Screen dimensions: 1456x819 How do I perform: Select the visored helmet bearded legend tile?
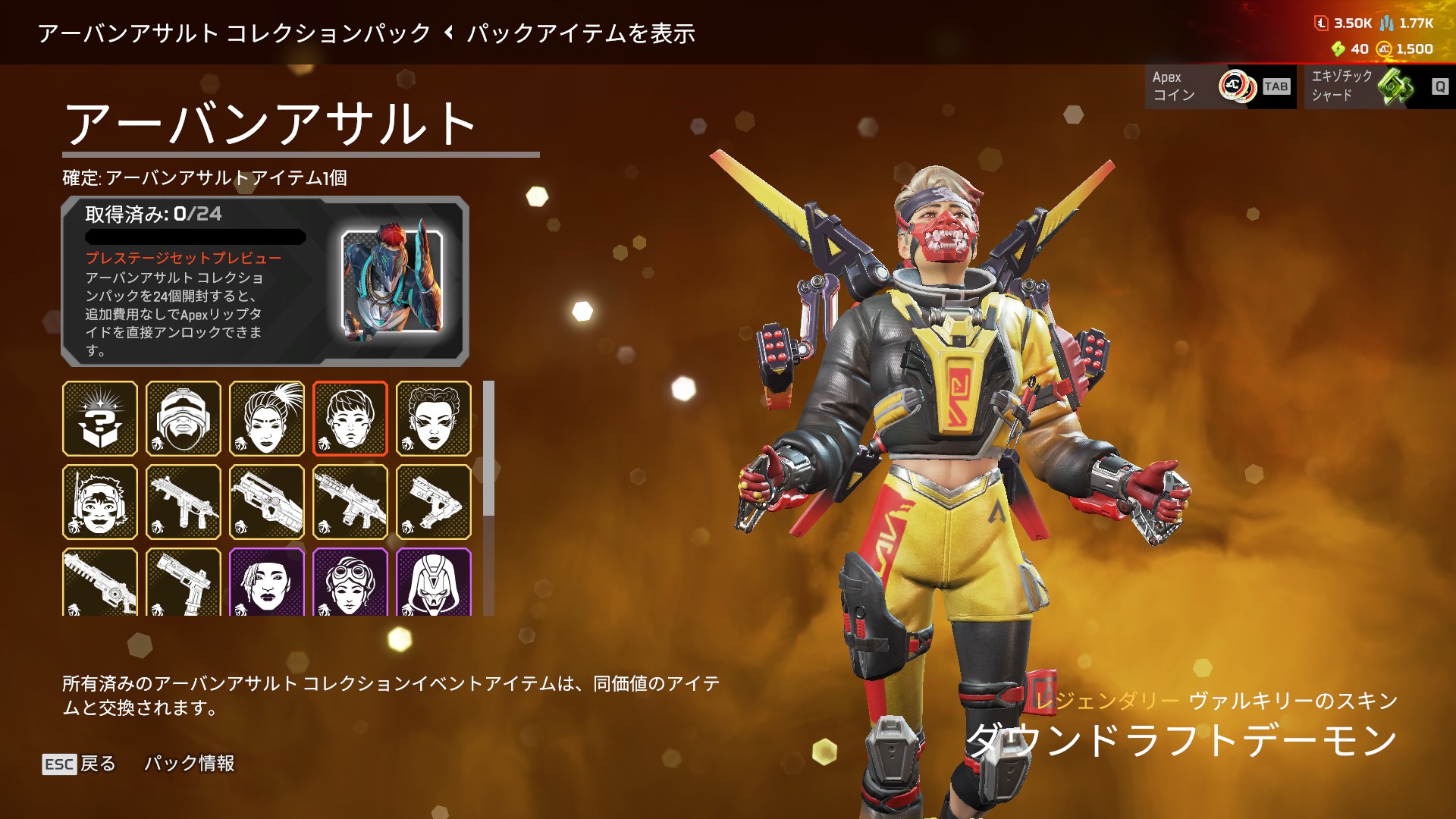[184, 419]
